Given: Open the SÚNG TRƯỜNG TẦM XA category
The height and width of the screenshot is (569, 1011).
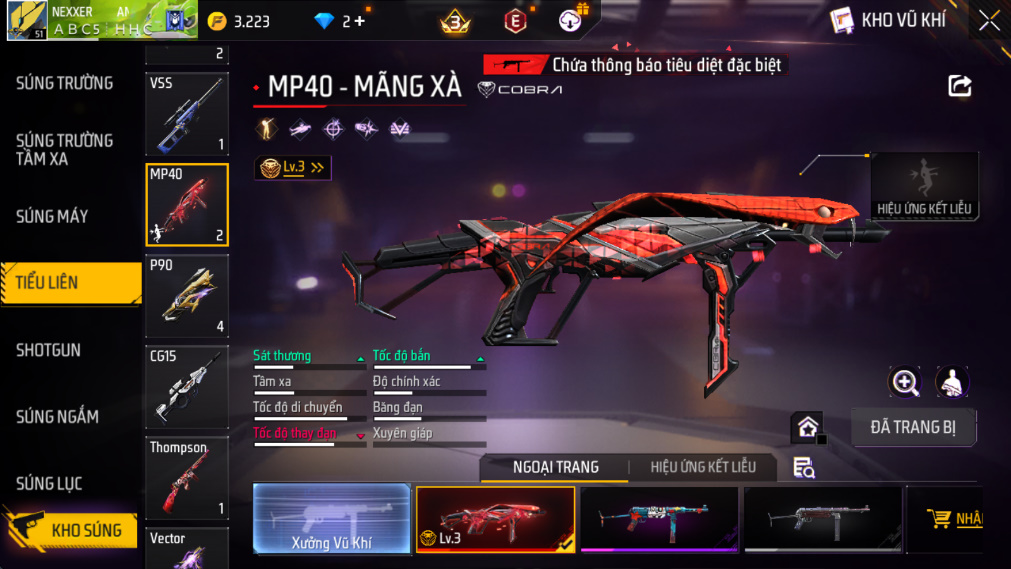Looking at the screenshot, I should pos(64,149).
